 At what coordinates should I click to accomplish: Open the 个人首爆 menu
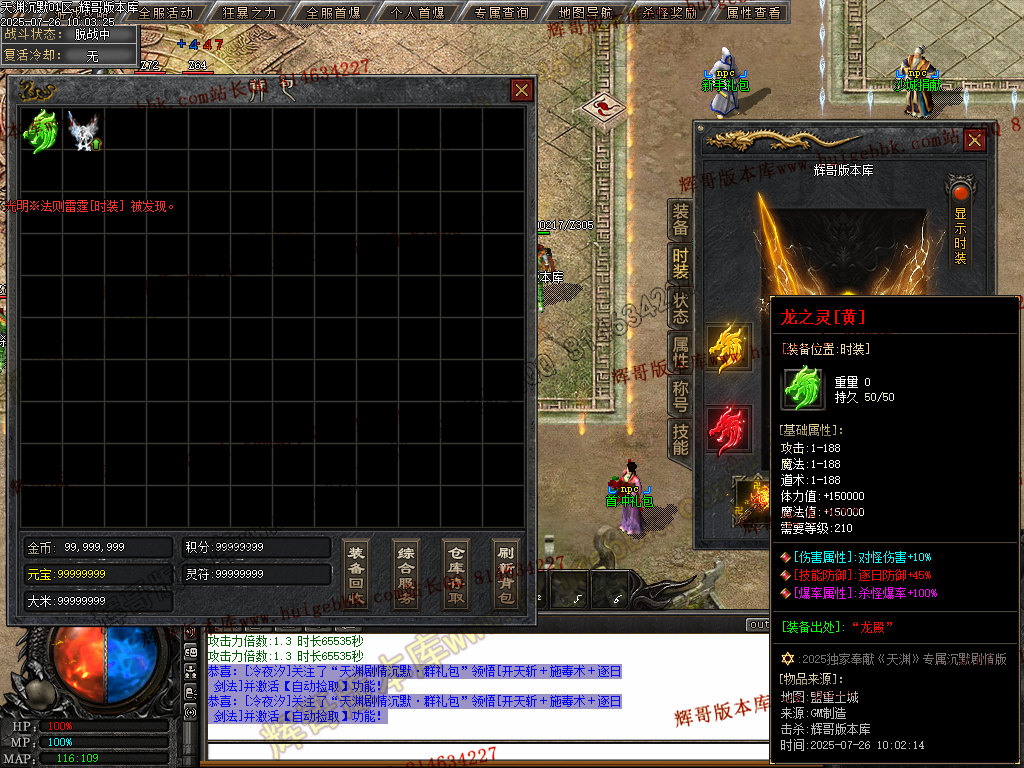coord(418,13)
